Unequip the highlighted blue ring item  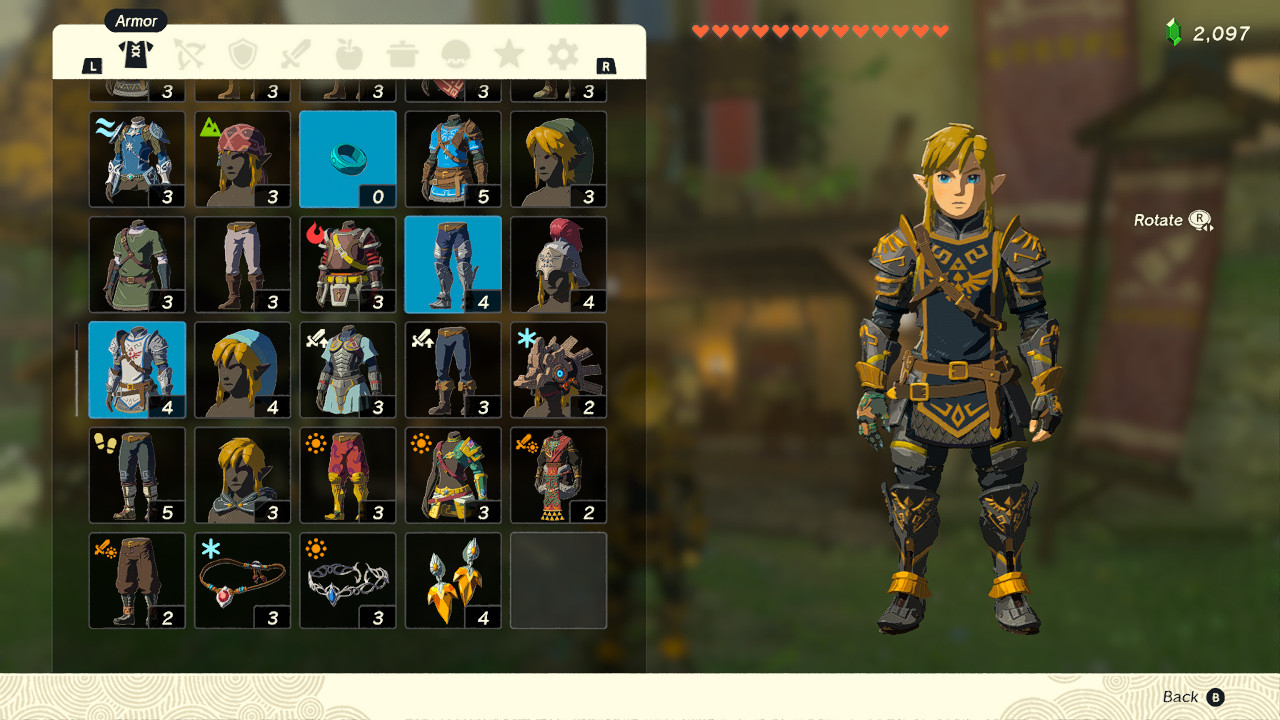(x=347, y=159)
